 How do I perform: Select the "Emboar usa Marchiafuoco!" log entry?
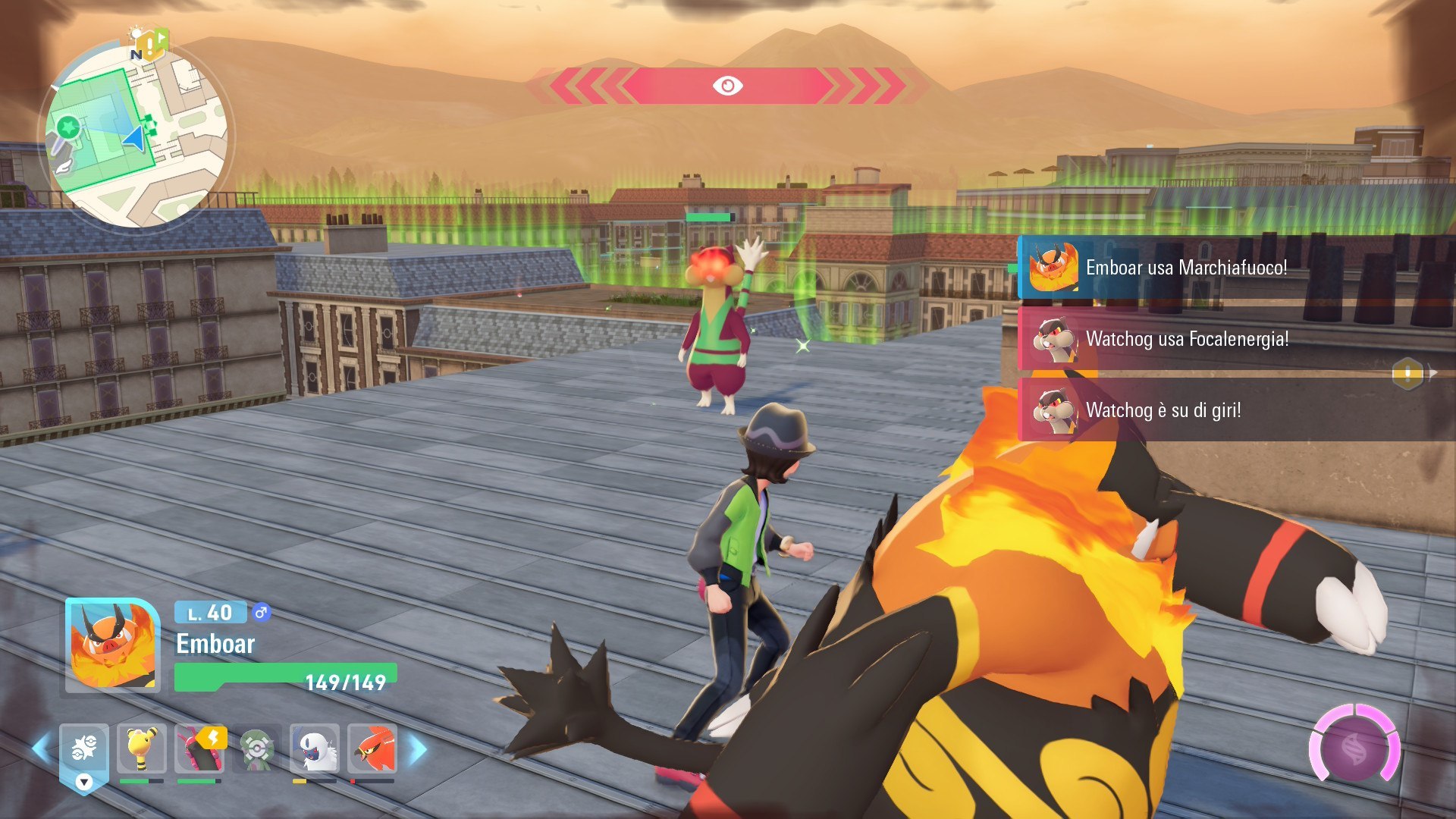pyautogui.click(x=1186, y=268)
